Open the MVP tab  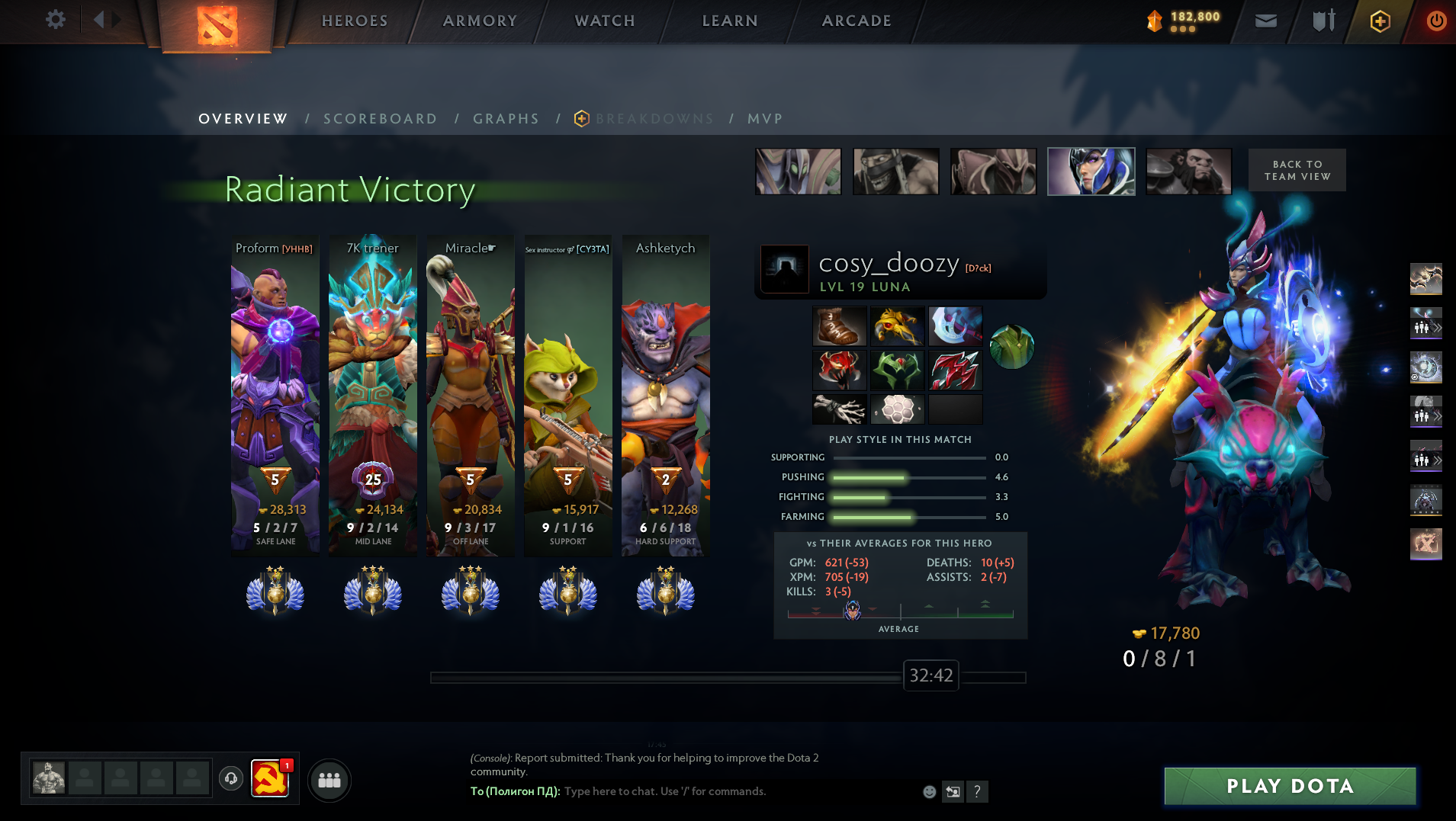[765, 119]
